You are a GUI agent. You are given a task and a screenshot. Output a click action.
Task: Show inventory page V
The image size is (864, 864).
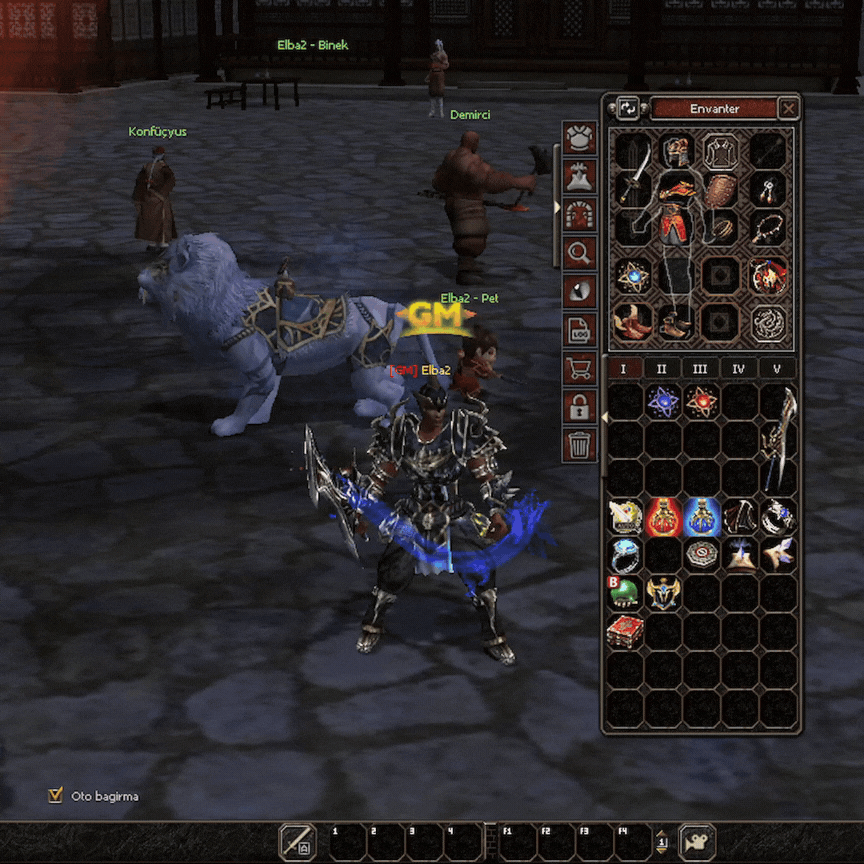(777, 369)
